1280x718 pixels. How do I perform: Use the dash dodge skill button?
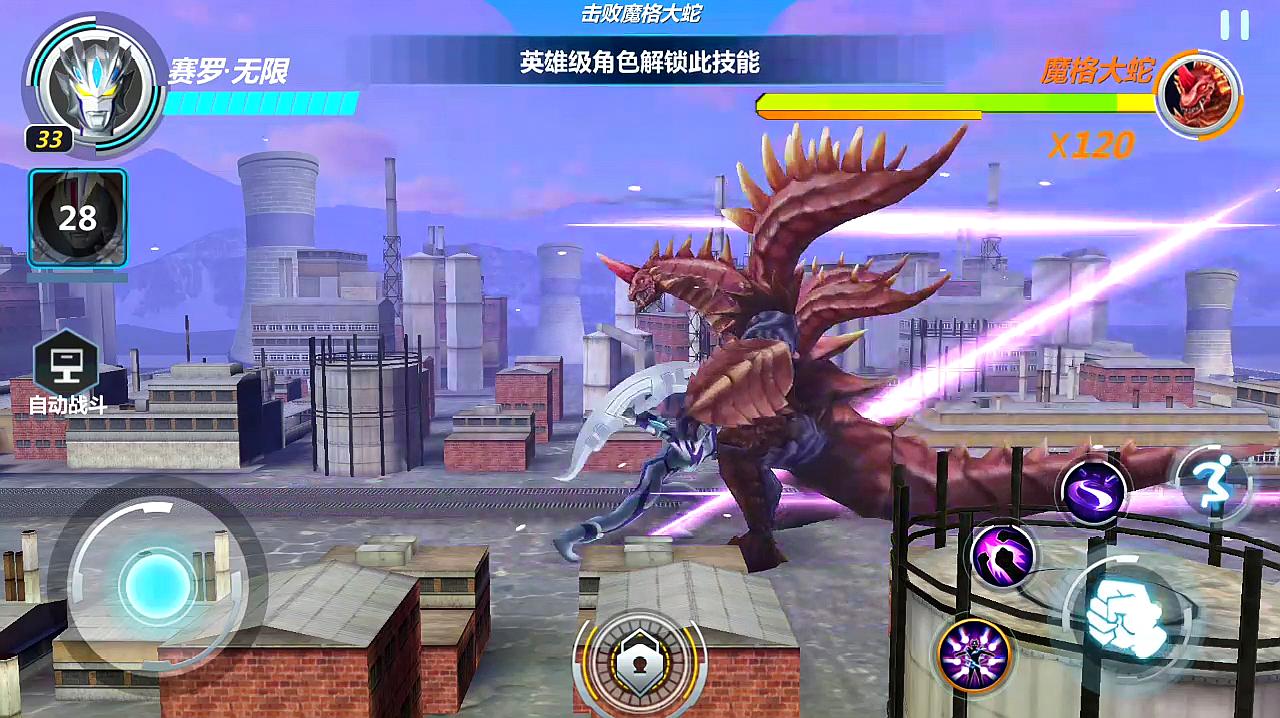click(x=1213, y=486)
